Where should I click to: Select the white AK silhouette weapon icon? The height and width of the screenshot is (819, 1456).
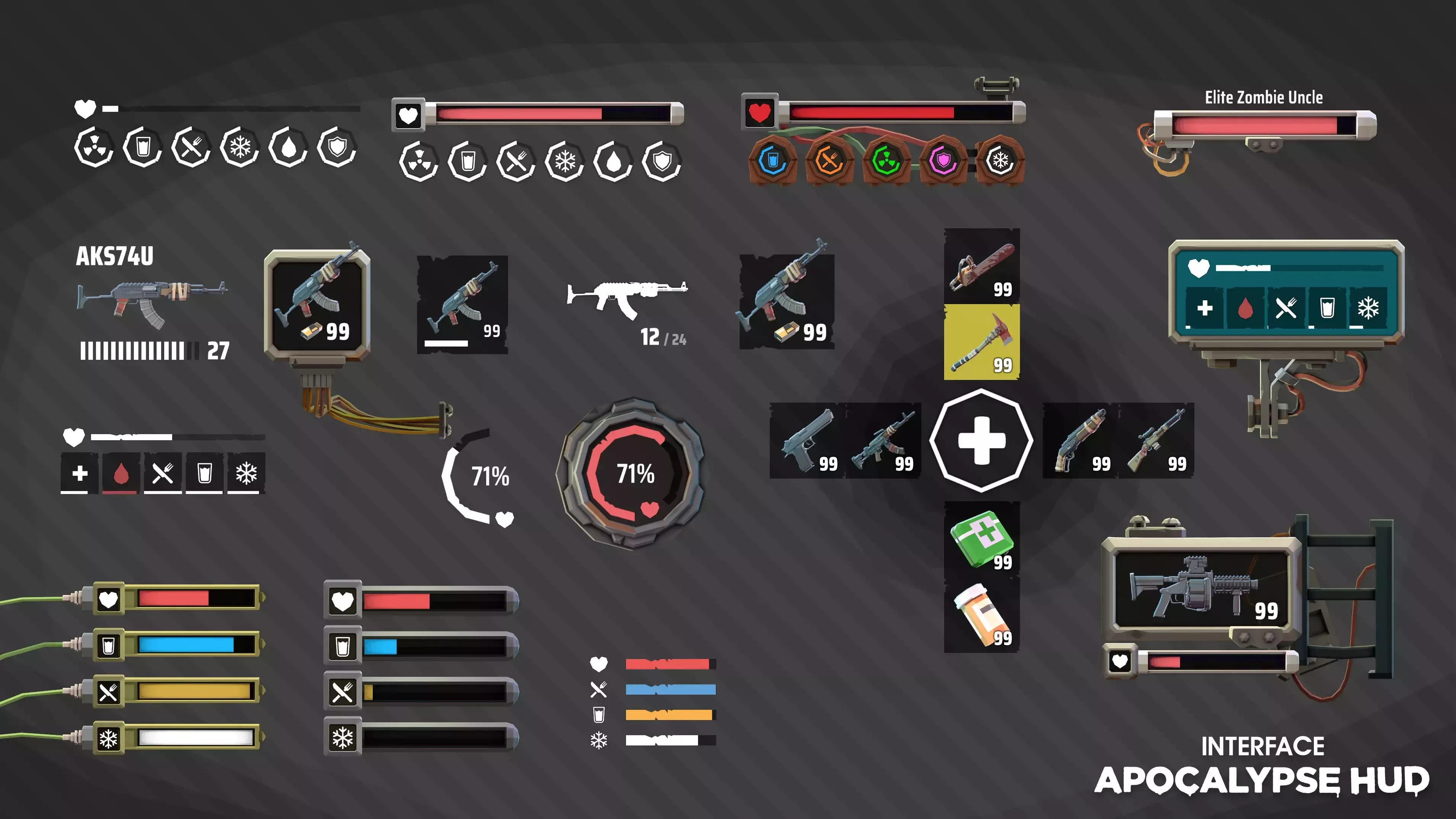[626, 297]
